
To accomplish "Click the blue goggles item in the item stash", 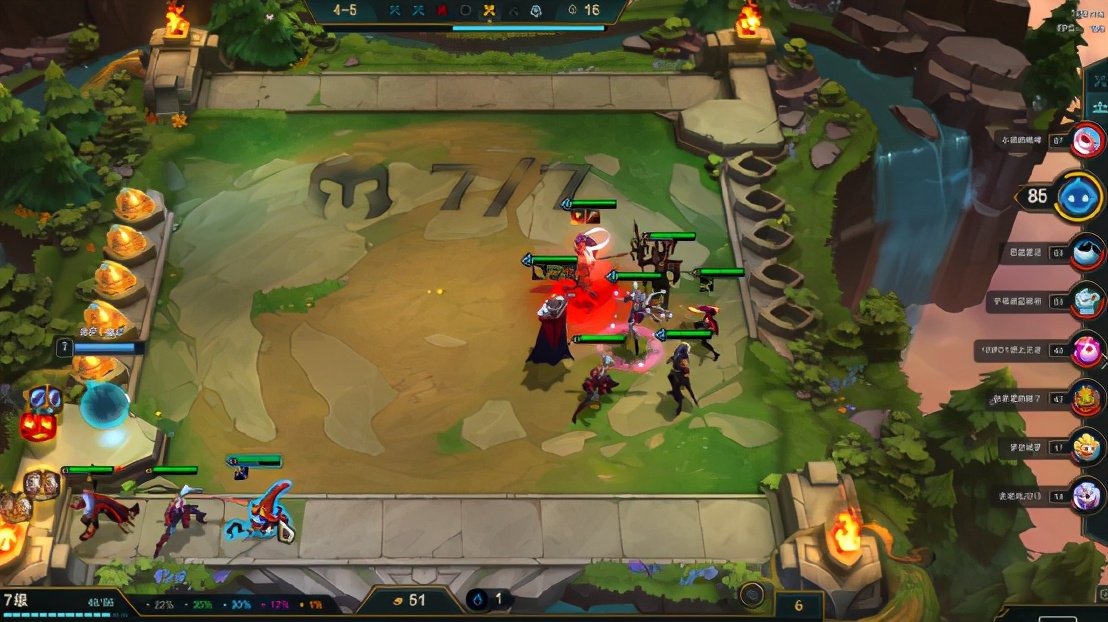I will pyautogui.click(x=43, y=399).
